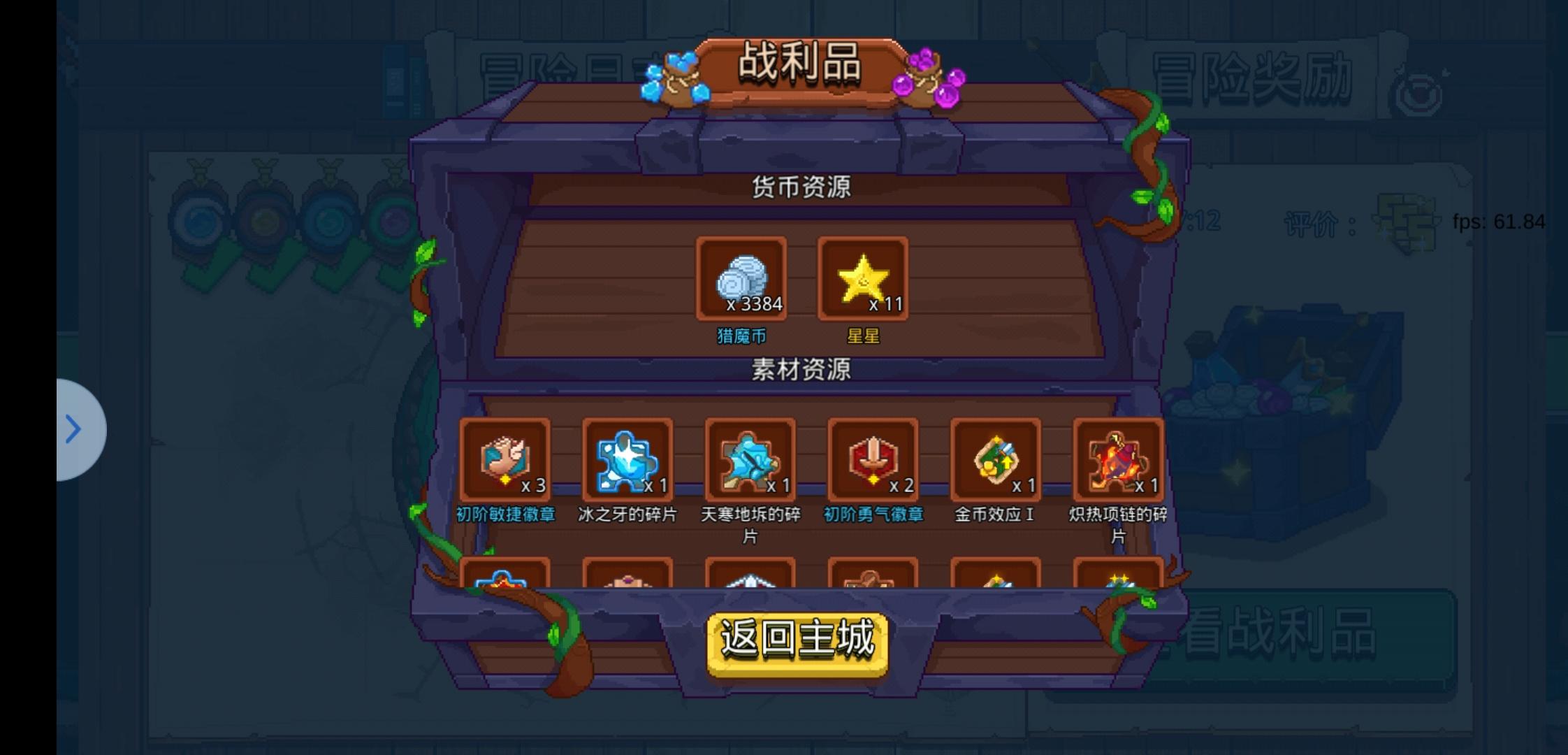Expand the left side panel arrow
The height and width of the screenshot is (755, 1568).
74,429
